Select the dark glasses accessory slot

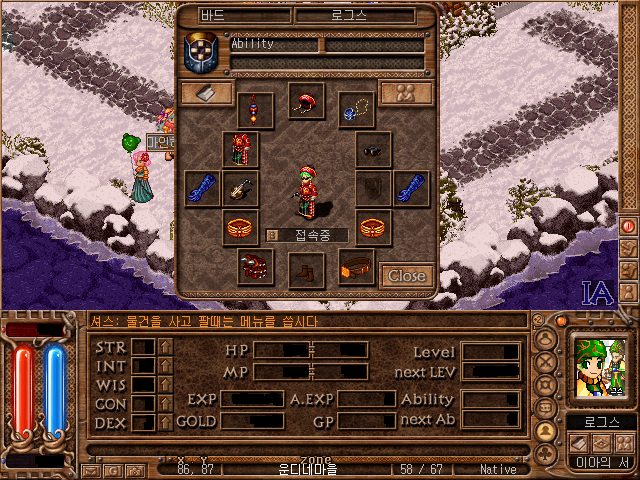[373, 150]
